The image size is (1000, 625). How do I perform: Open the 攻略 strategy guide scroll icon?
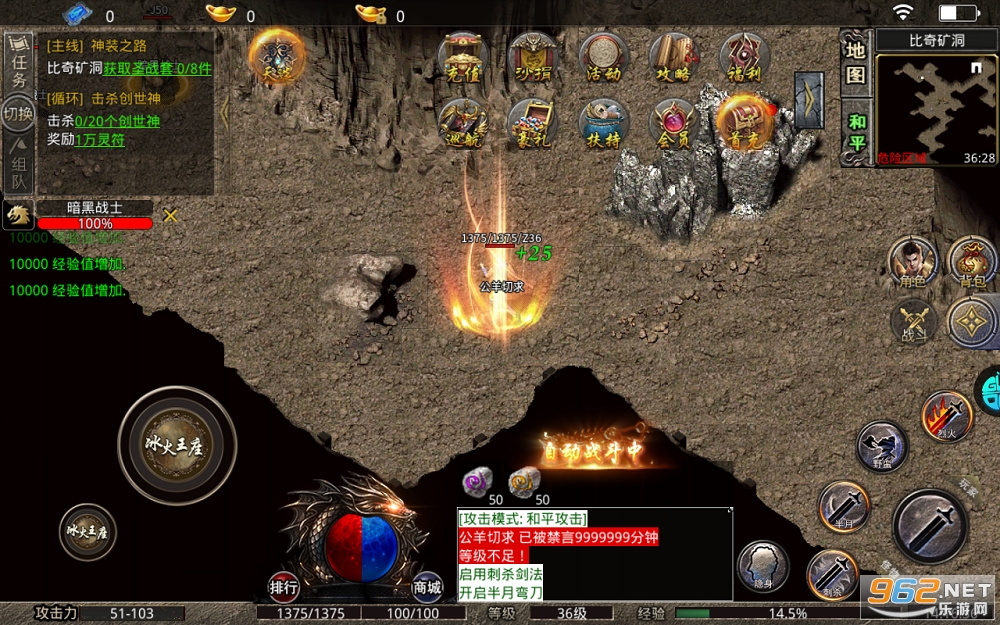click(x=674, y=58)
